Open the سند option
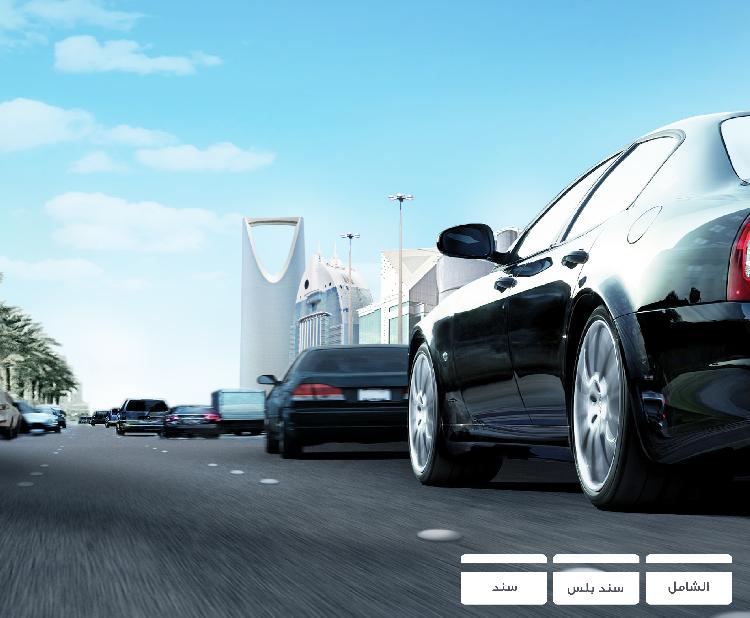The width and height of the screenshot is (750, 618). click(504, 587)
